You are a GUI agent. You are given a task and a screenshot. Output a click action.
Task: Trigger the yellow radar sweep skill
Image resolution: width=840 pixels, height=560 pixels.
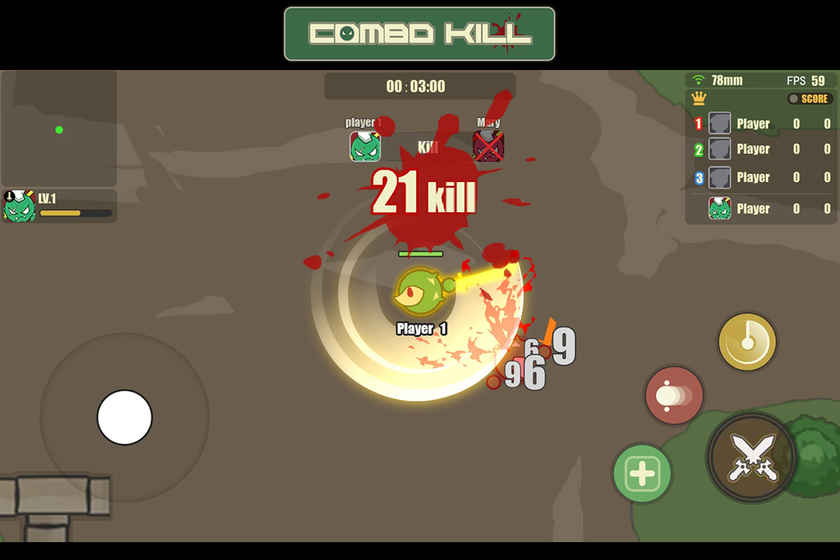point(747,342)
